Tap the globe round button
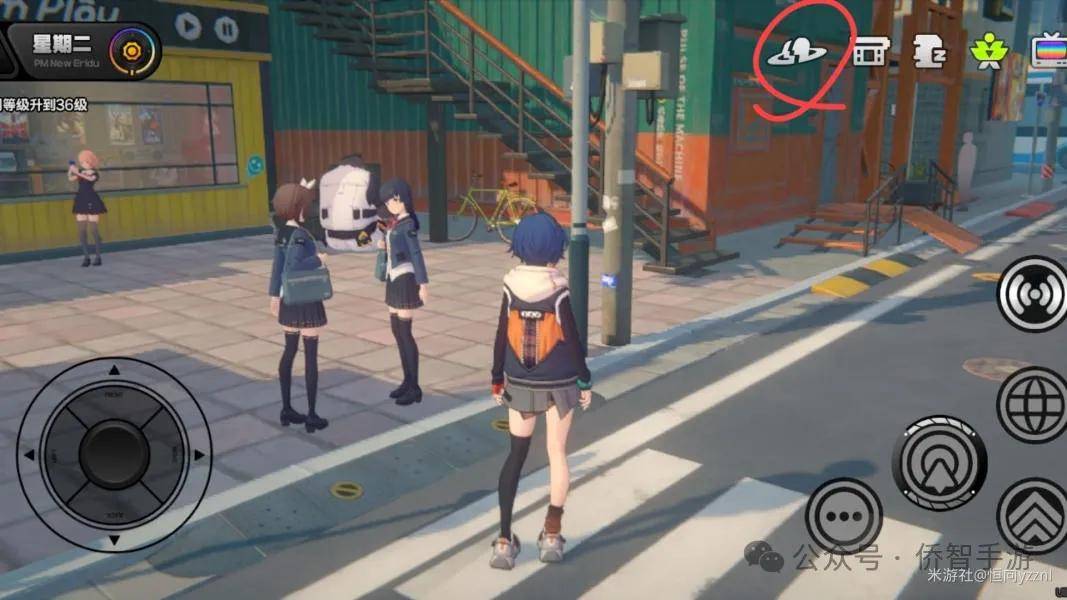The height and width of the screenshot is (600, 1067). coord(1034,404)
